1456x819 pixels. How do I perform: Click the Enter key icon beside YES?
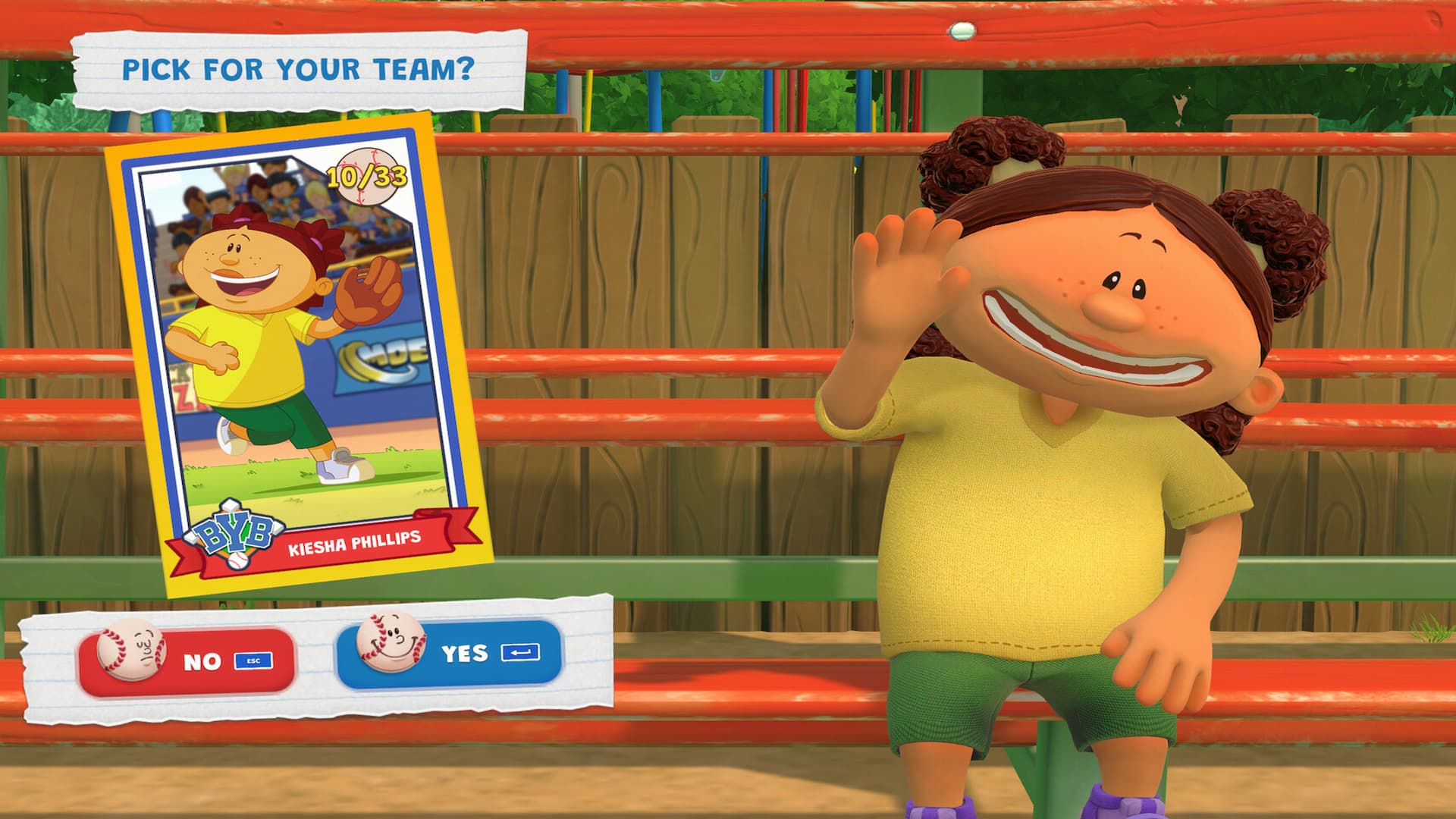[522, 653]
